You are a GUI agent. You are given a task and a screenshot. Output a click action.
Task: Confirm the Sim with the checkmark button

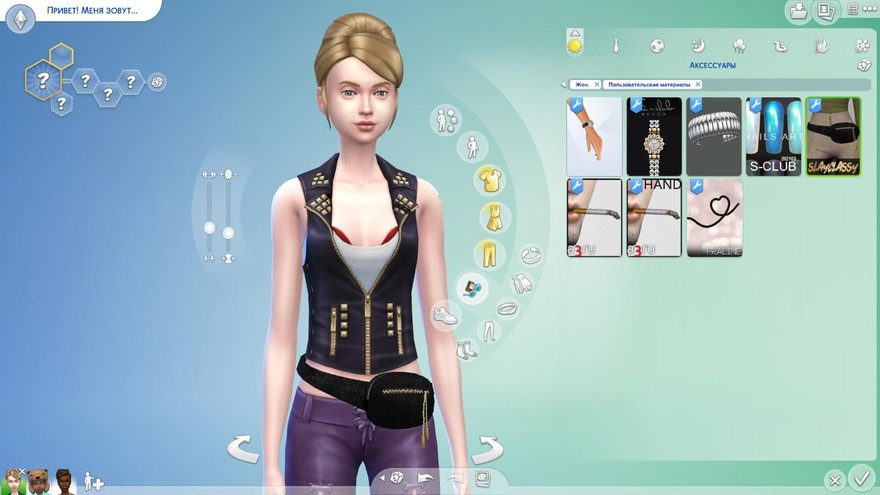tap(860, 478)
